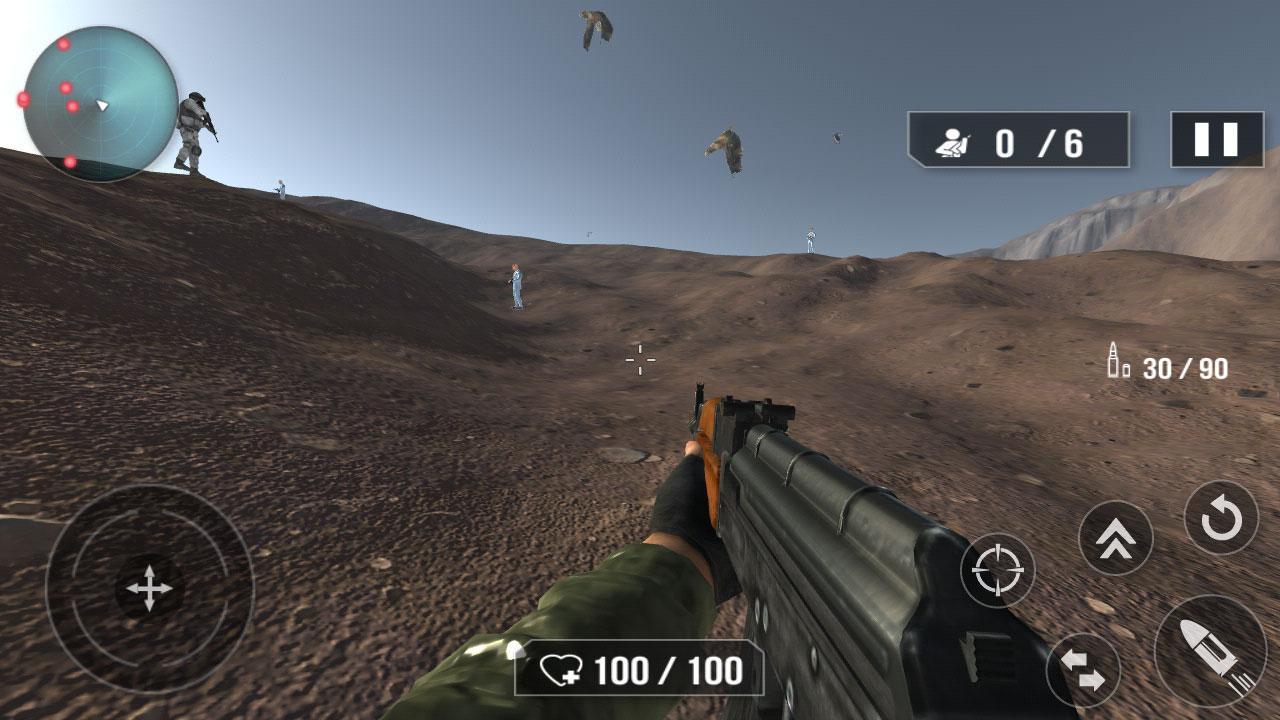Jump using the double-chevron button

[1115, 538]
